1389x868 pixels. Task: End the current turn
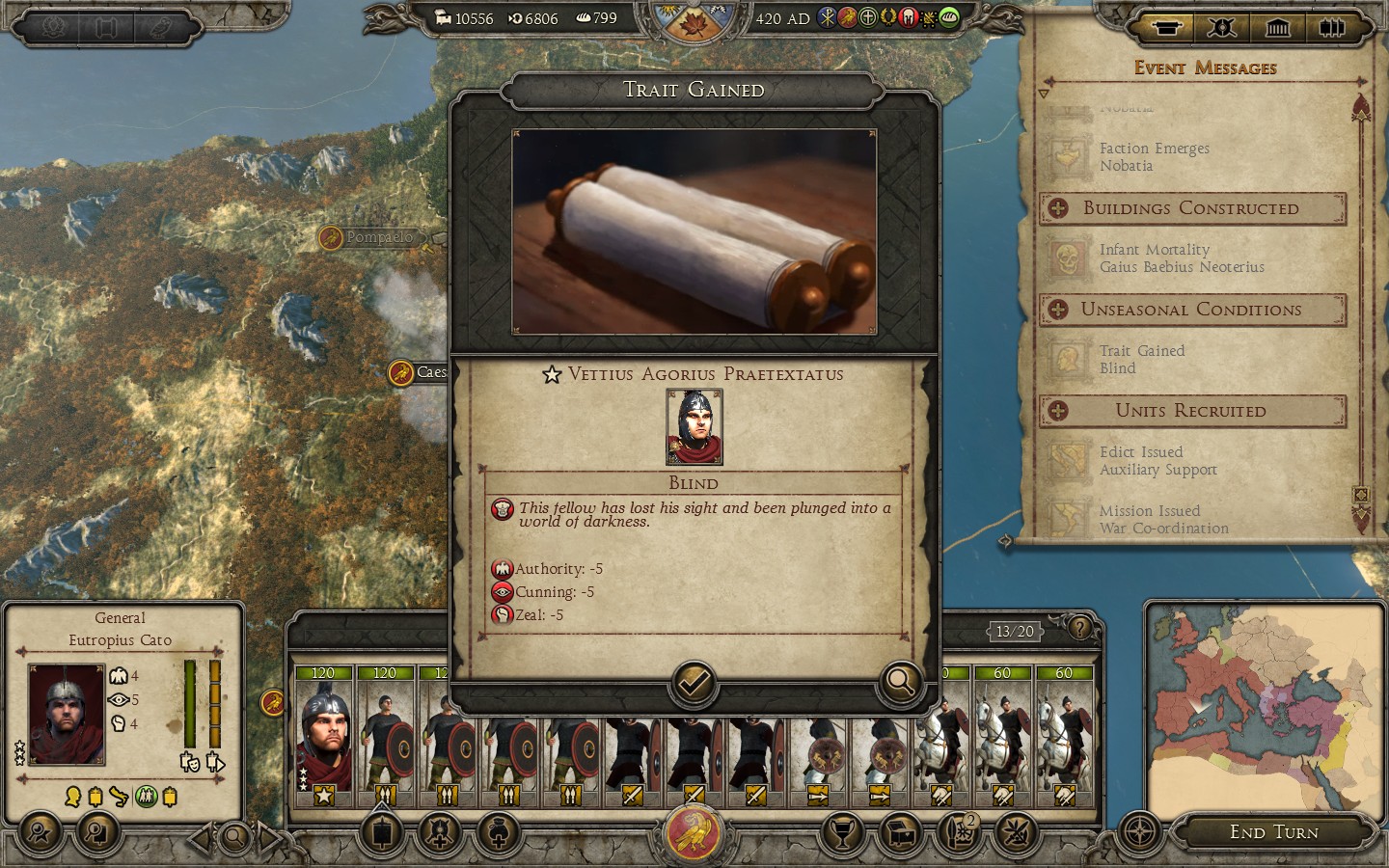1273,832
